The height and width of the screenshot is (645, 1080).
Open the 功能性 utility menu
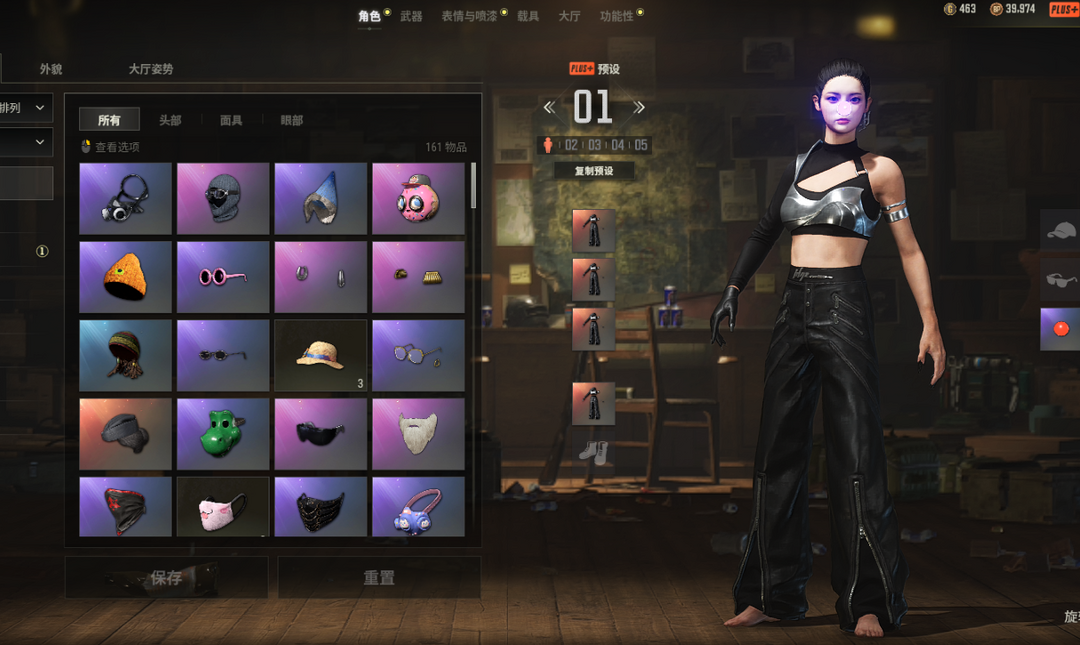tap(616, 16)
